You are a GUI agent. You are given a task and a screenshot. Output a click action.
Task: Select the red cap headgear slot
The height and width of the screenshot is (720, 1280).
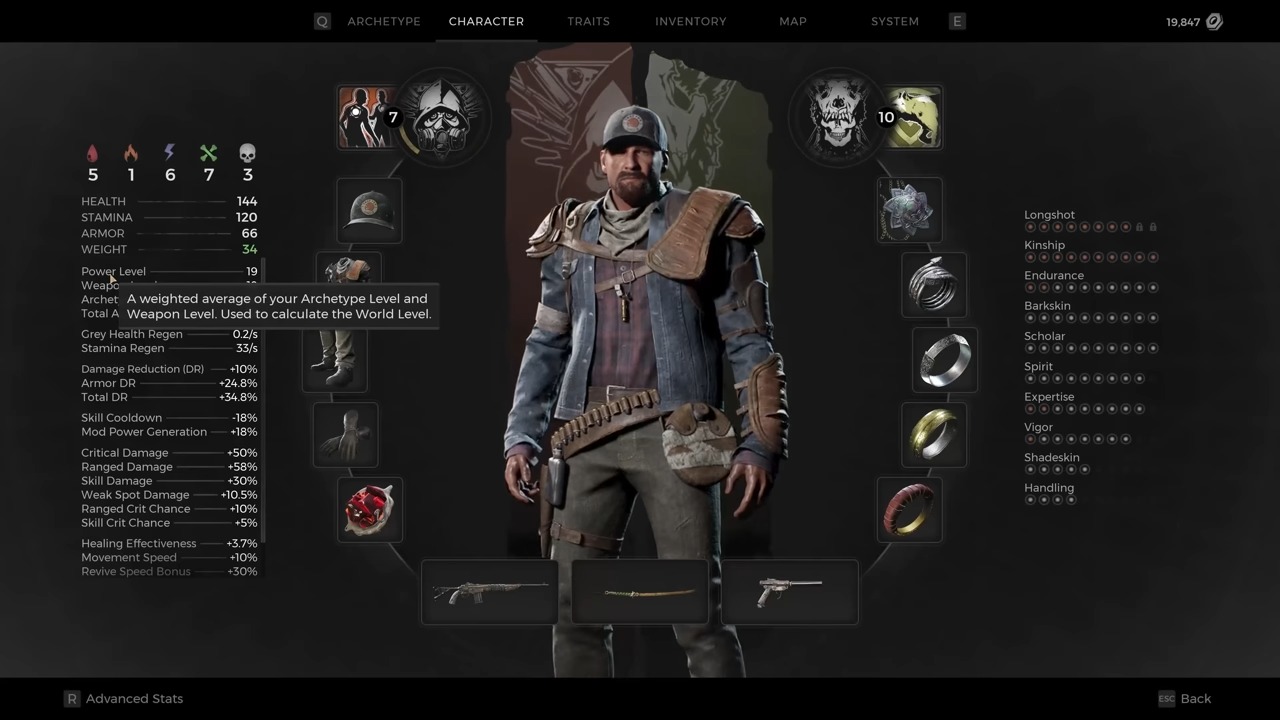370,210
